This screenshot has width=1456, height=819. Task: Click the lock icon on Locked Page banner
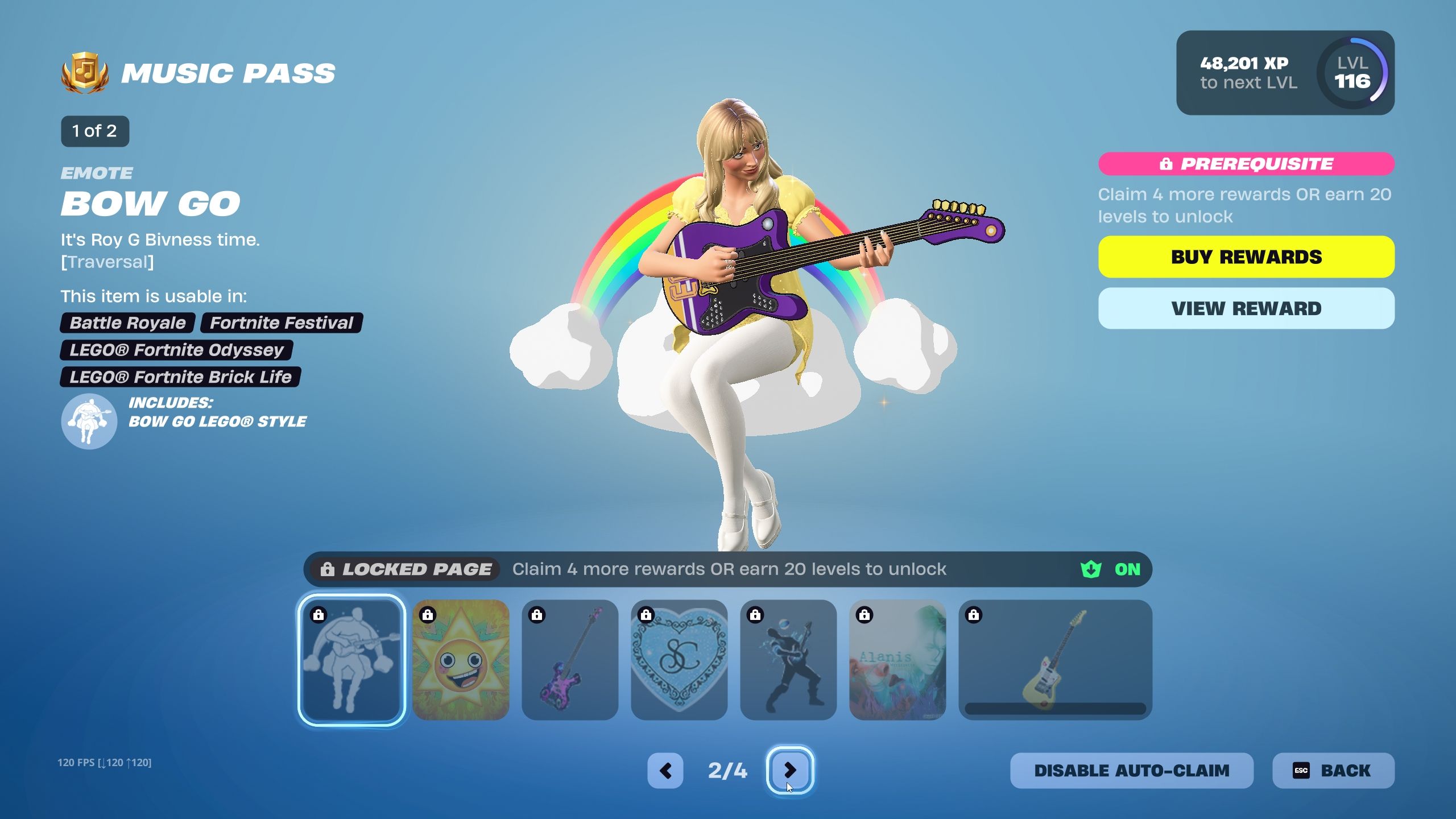[x=328, y=569]
